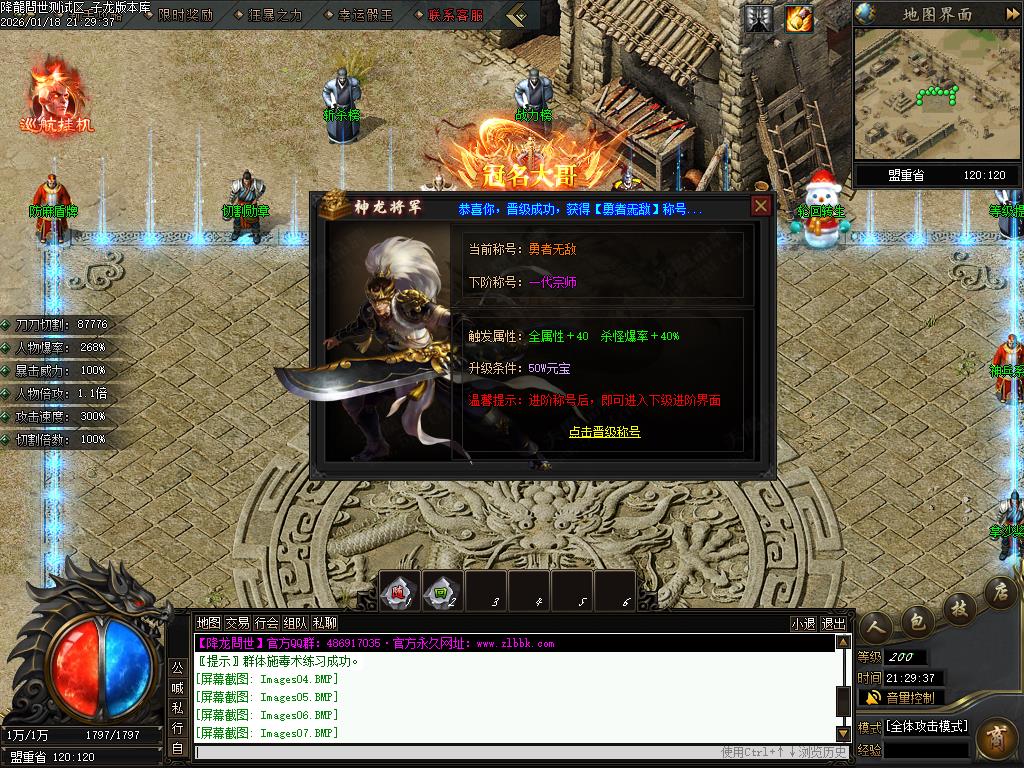Switch to the 私聊 chat tab
The image size is (1024, 768).
point(325,623)
